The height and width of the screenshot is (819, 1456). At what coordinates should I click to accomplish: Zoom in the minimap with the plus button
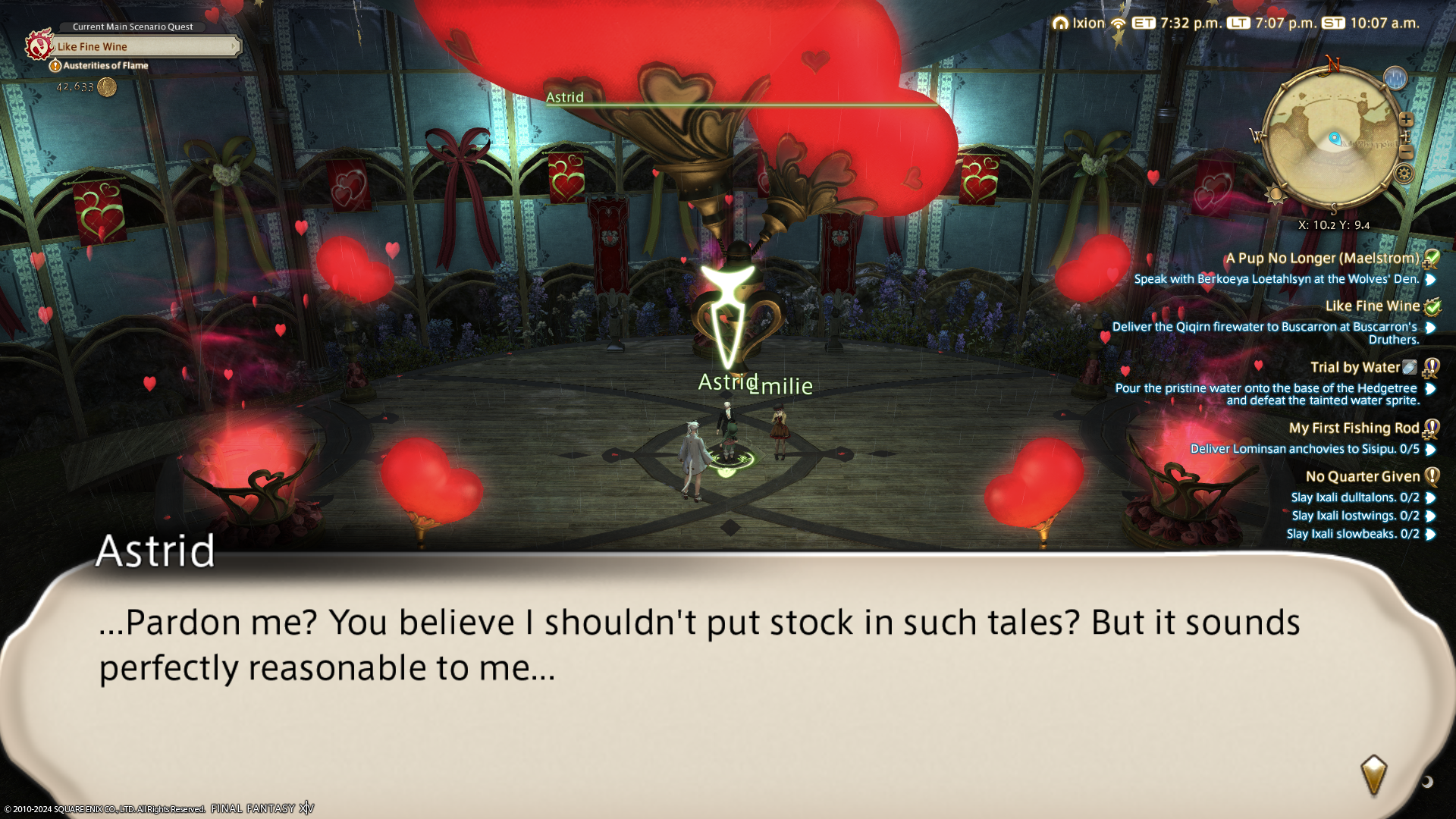tap(1406, 120)
